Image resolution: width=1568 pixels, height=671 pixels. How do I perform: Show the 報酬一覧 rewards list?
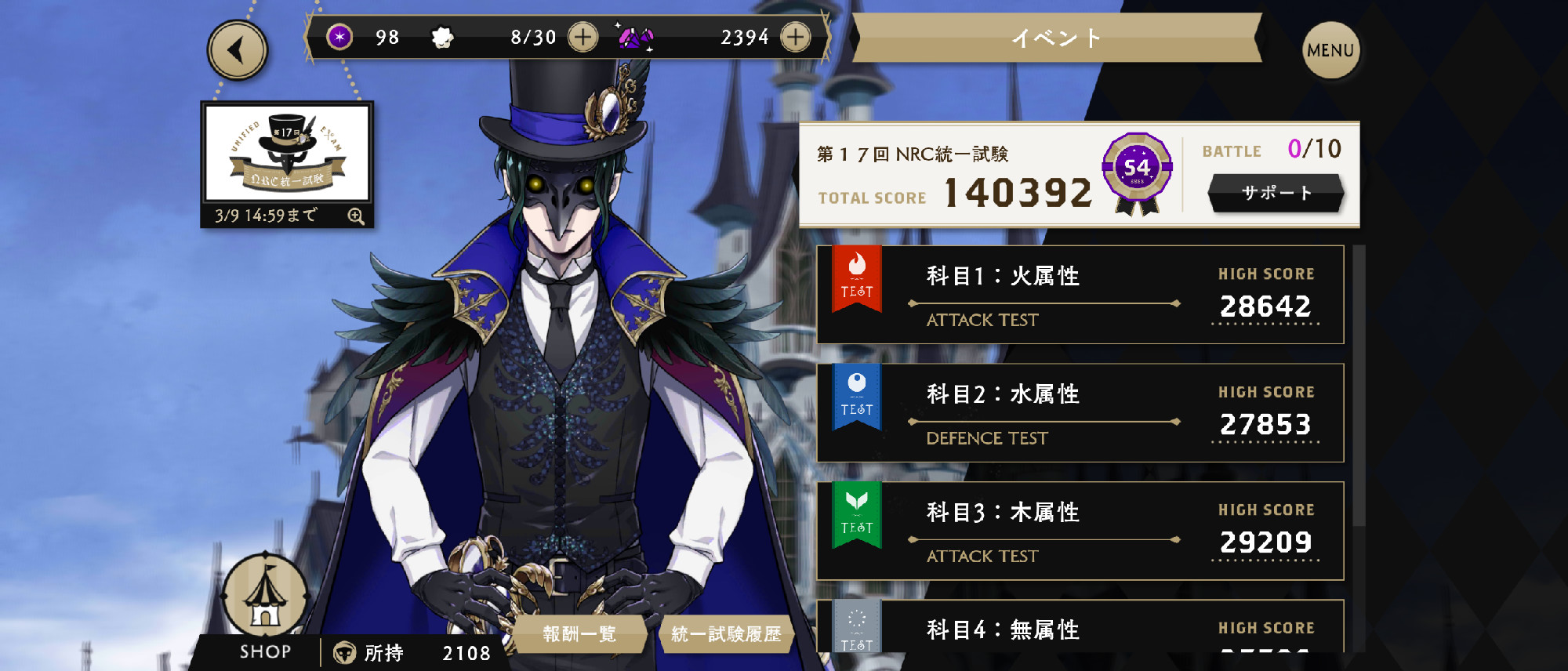coord(579,634)
